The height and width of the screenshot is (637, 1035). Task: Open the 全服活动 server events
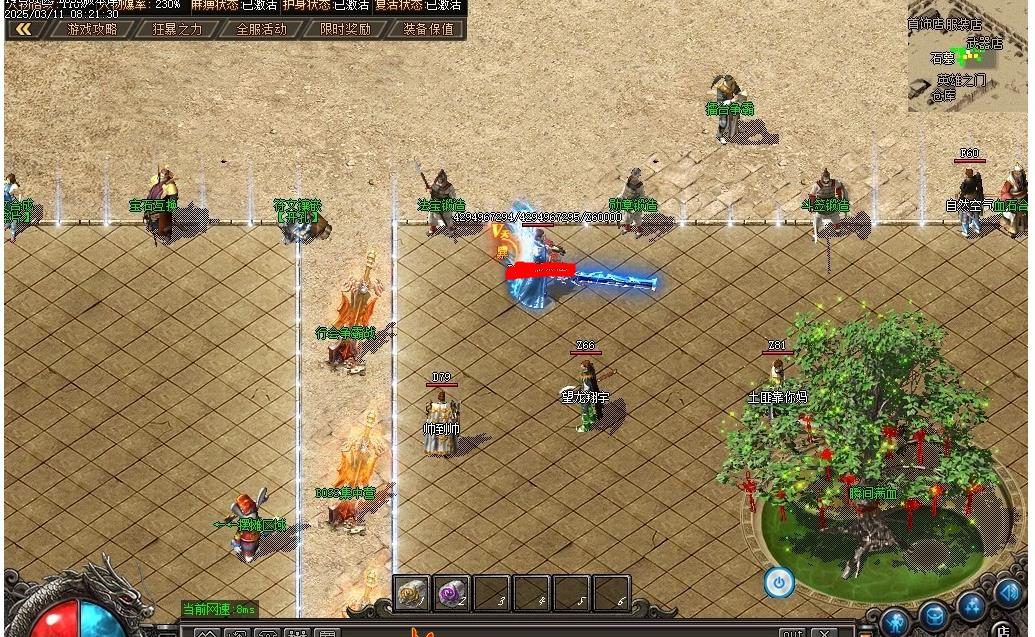tap(261, 29)
